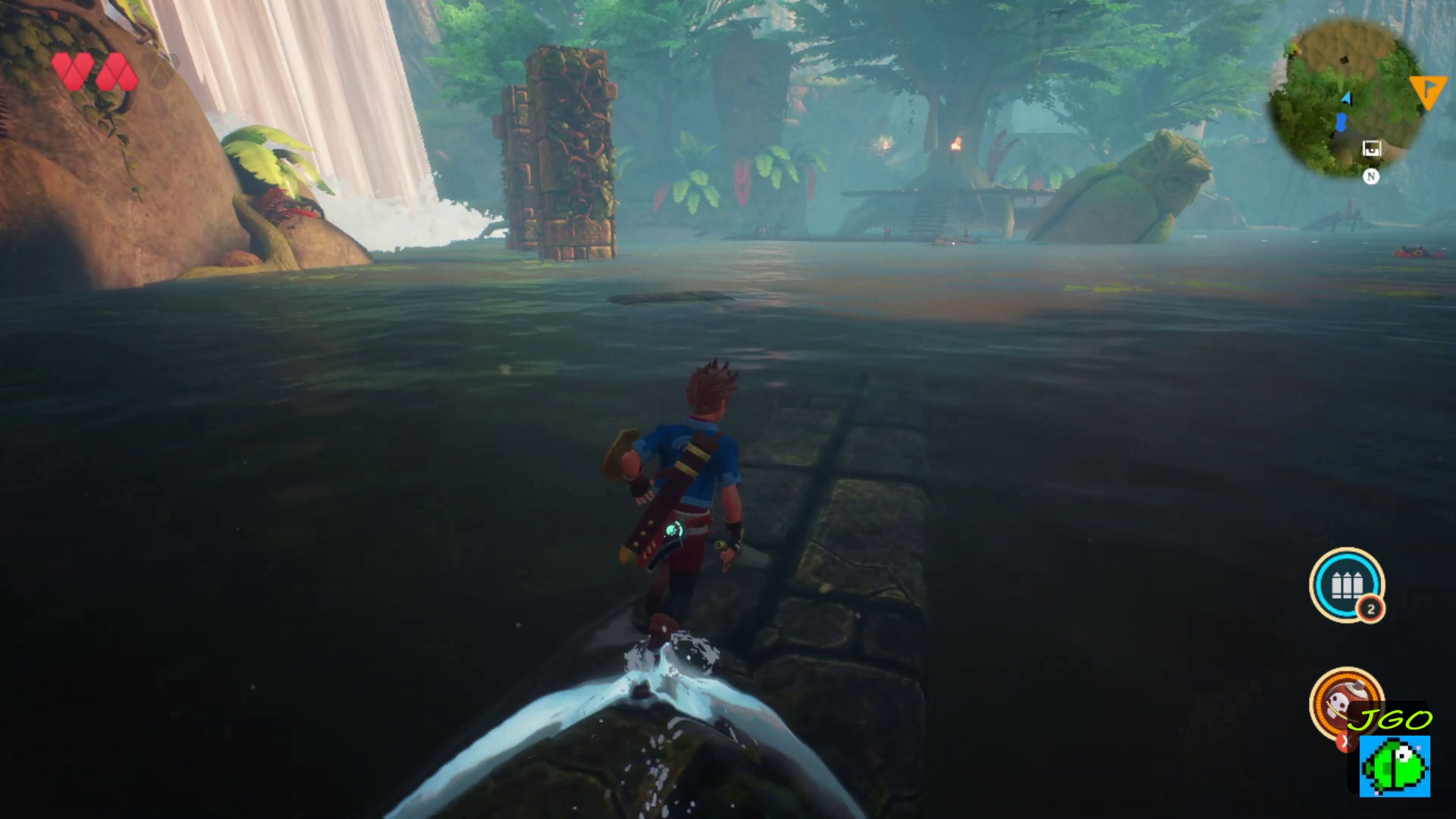Select the arrows ammo item icon
Screen dimensions: 1456x819
pyautogui.click(x=1346, y=585)
